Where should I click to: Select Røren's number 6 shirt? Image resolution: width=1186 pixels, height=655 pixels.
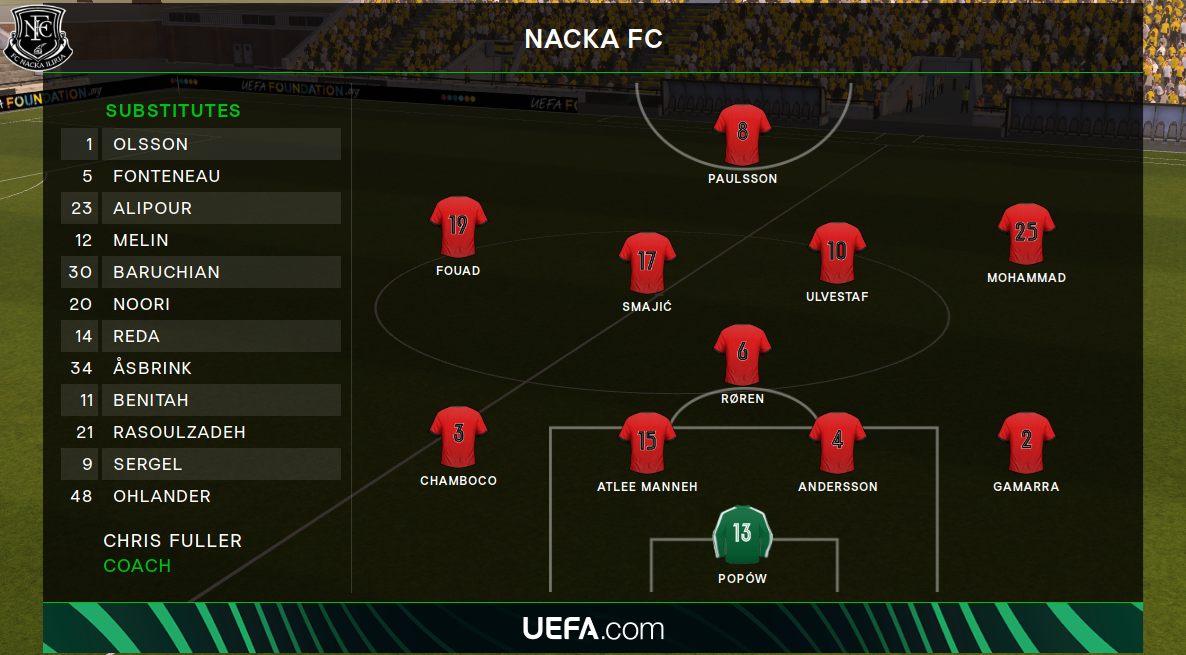tap(742, 354)
